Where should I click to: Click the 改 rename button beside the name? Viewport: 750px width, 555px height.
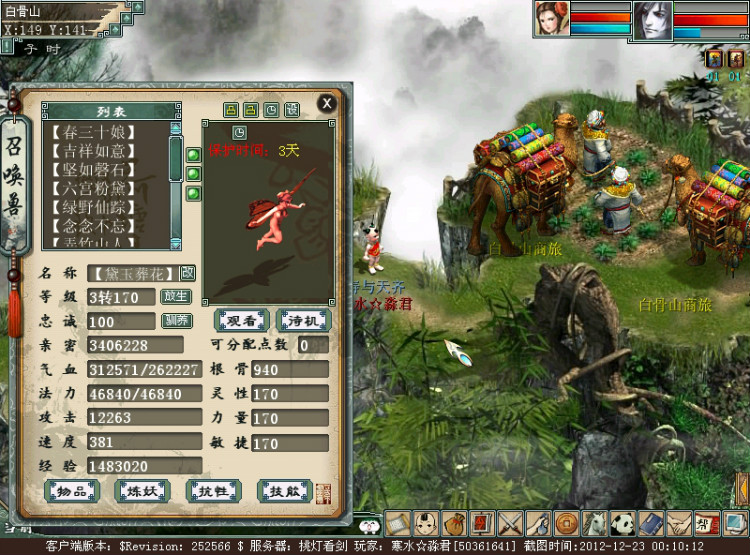tap(188, 273)
